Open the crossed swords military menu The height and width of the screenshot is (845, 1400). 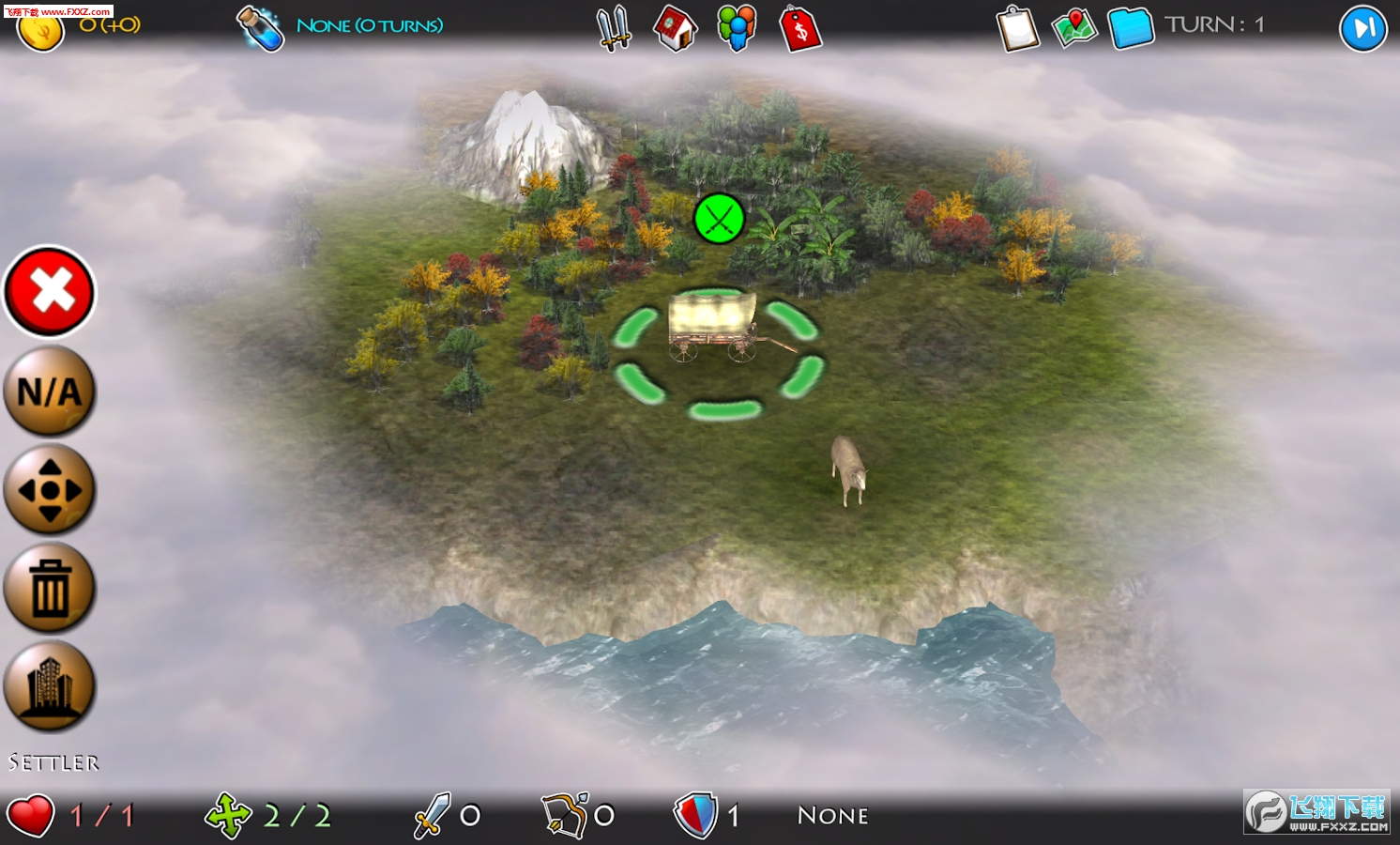[x=615, y=28]
